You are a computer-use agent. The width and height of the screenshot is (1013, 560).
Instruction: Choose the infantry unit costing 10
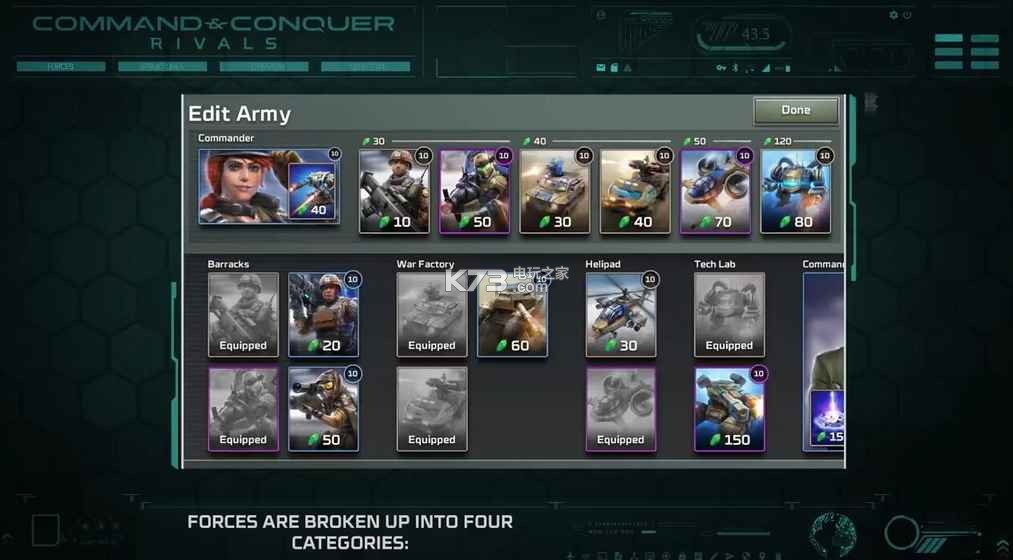(394, 191)
